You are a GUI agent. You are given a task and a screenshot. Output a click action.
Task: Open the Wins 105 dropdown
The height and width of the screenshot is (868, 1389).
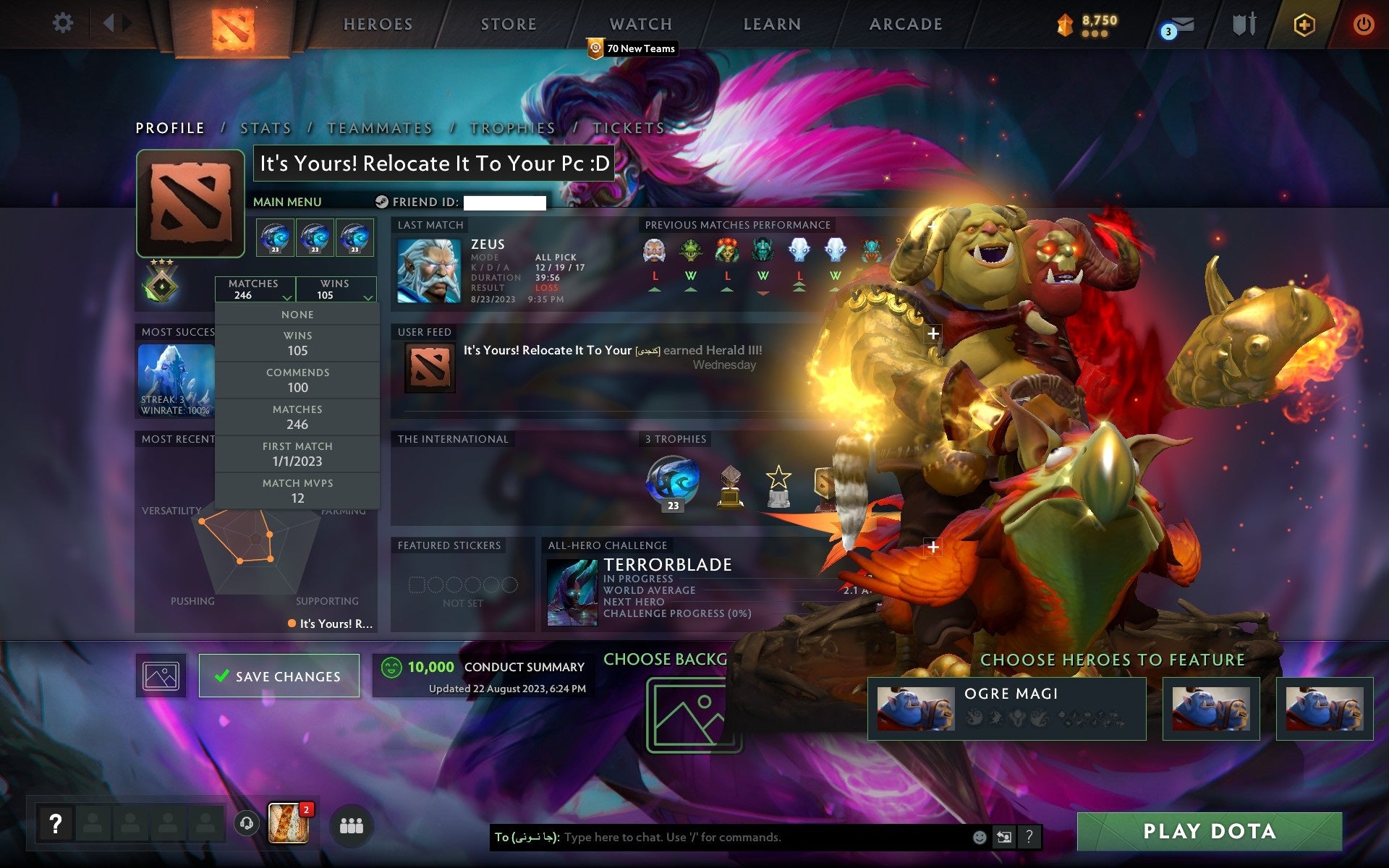(335, 289)
